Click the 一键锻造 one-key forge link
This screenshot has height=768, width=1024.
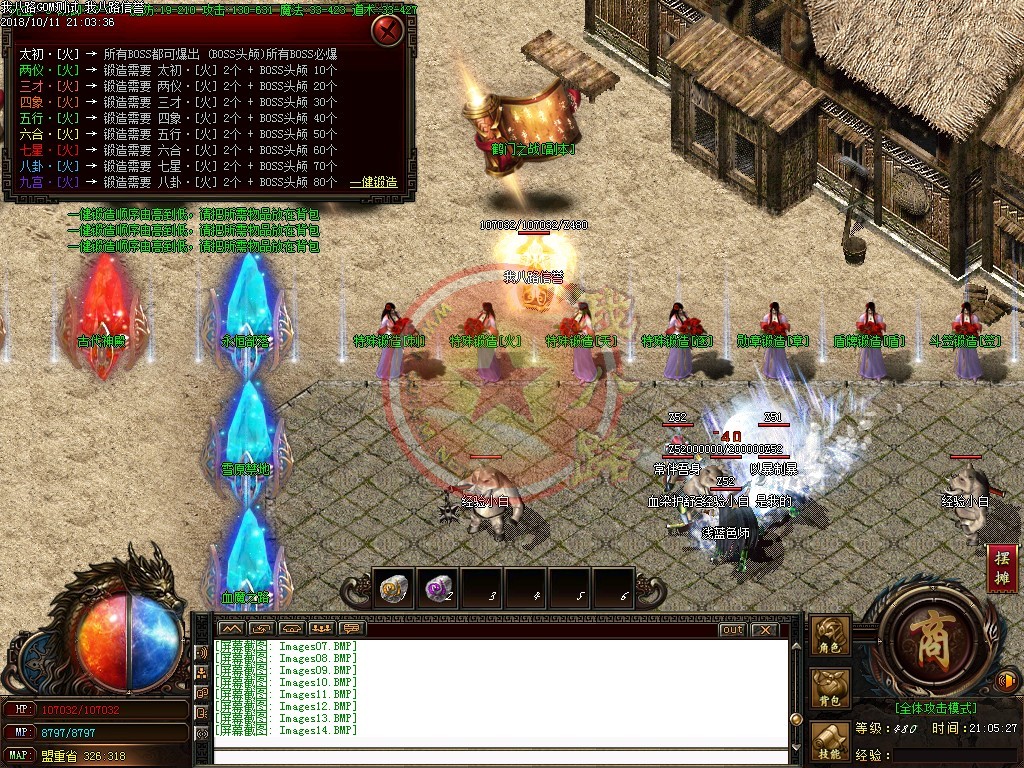pos(373,183)
